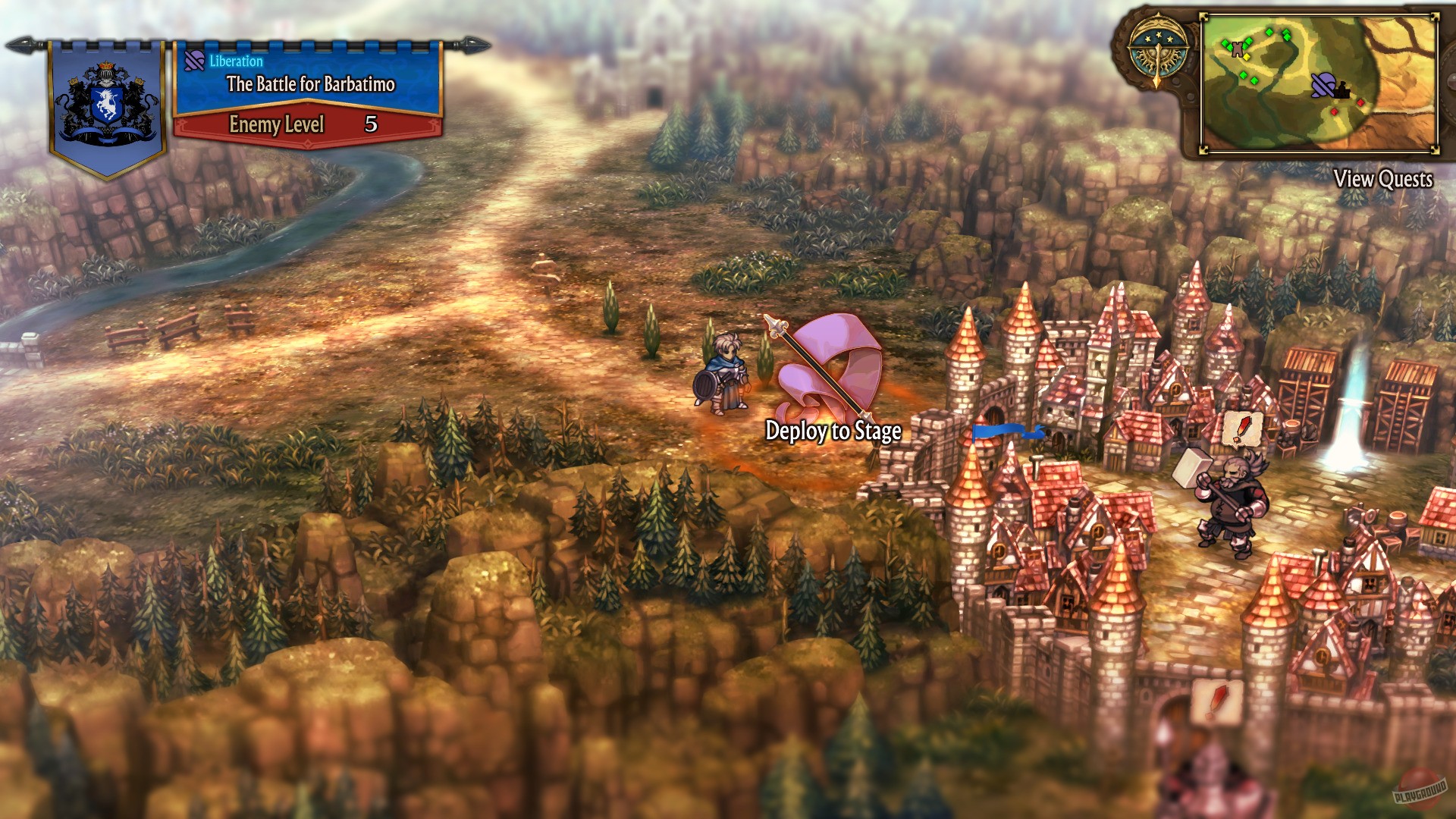Click the castle icon on the minimap
This screenshot has width=1456, height=819.
1342,93
